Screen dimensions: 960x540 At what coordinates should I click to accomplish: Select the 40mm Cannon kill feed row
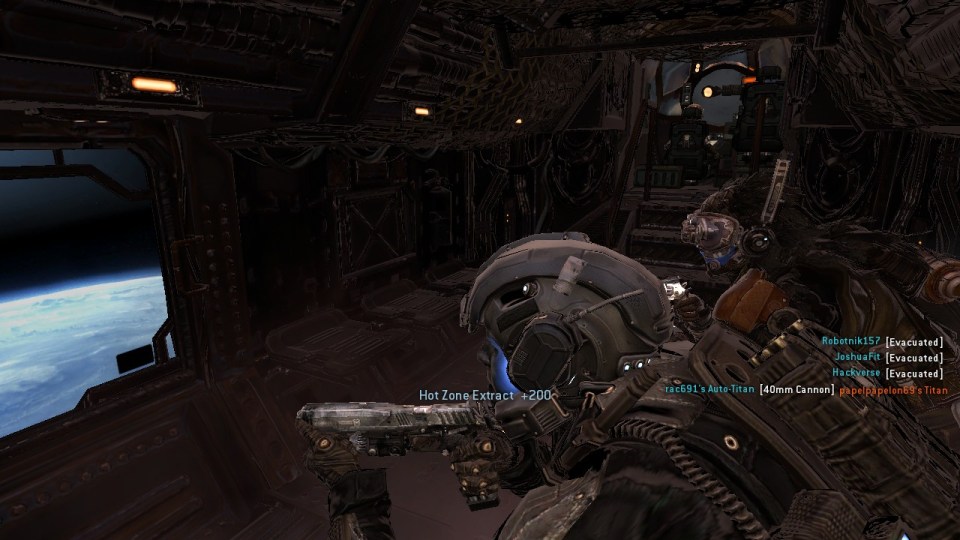(x=804, y=389)
